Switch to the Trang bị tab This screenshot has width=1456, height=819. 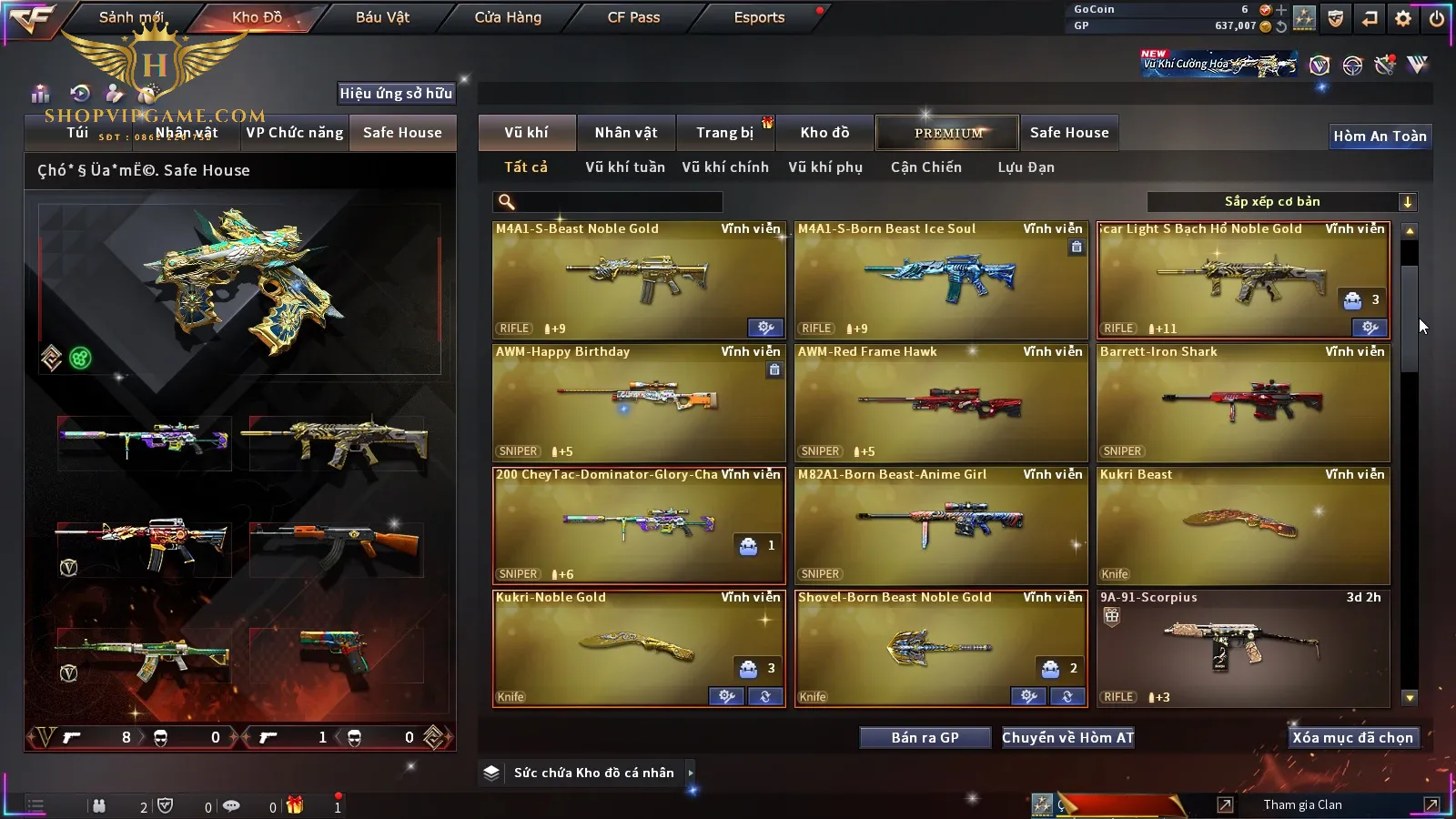point(724,133)
